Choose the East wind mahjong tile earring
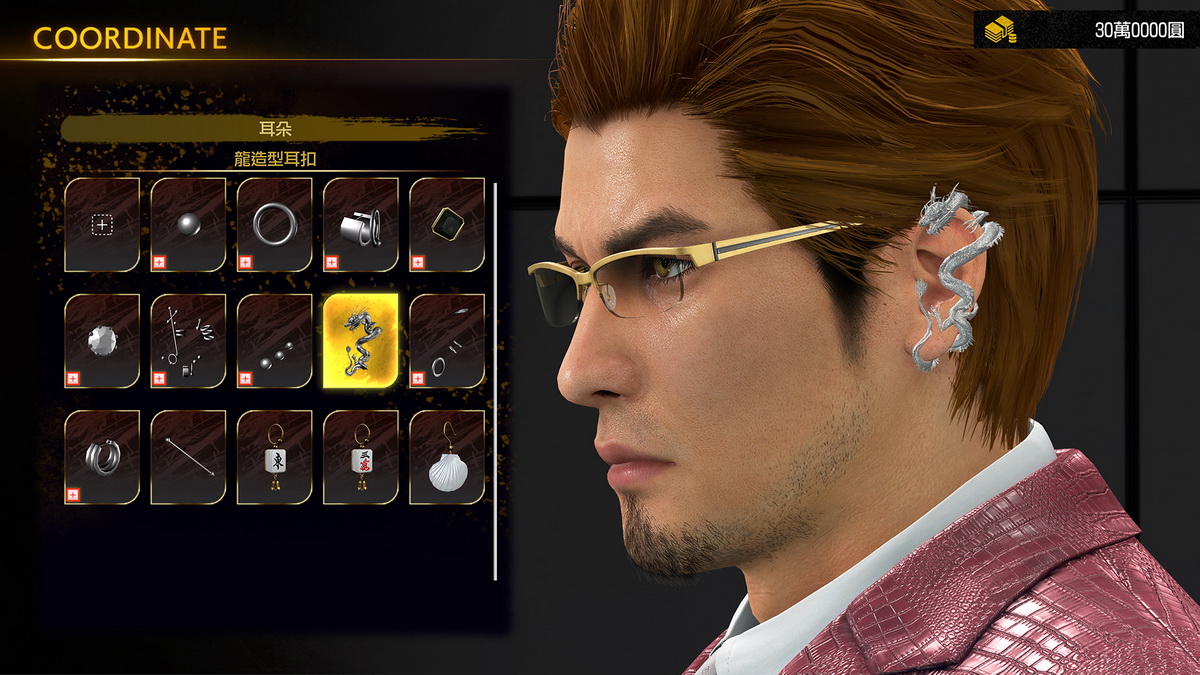The image size is (1200, 675). [274, 457]
